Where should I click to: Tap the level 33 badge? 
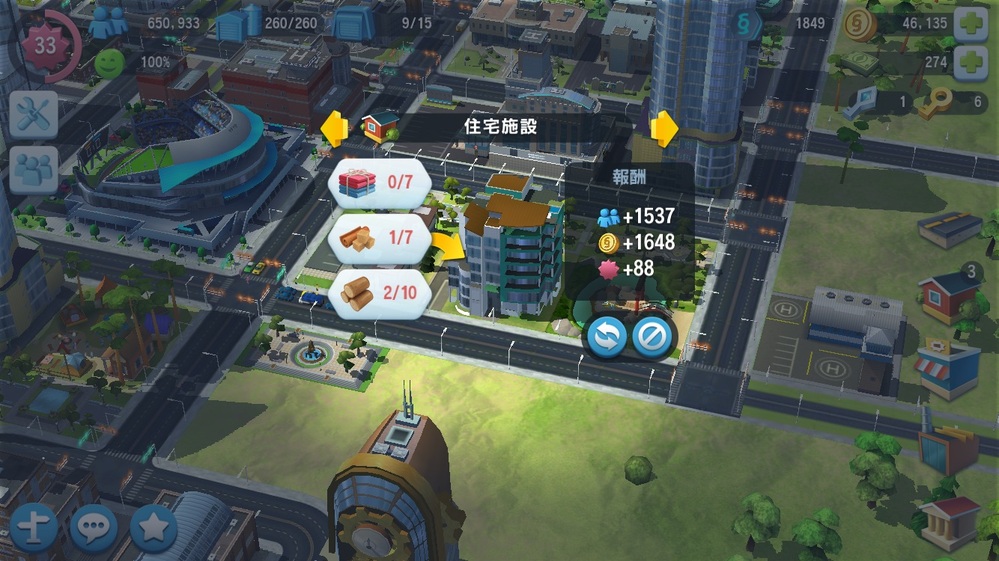coord(45,46)
